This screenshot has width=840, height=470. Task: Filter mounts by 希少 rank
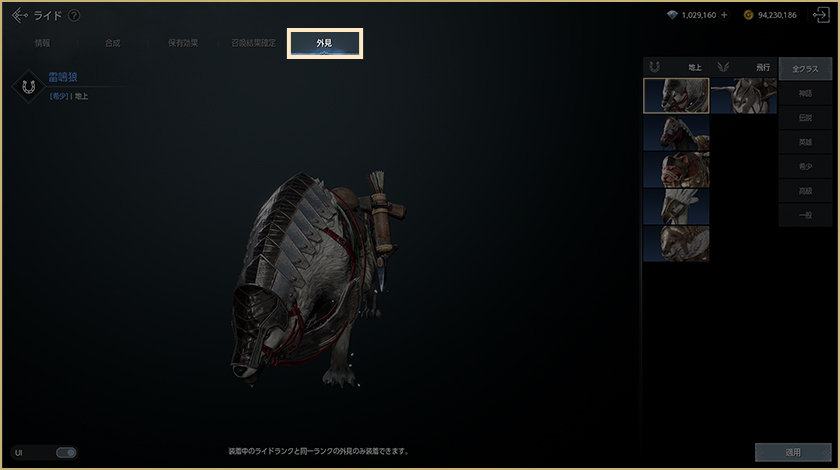click(805, 167)
